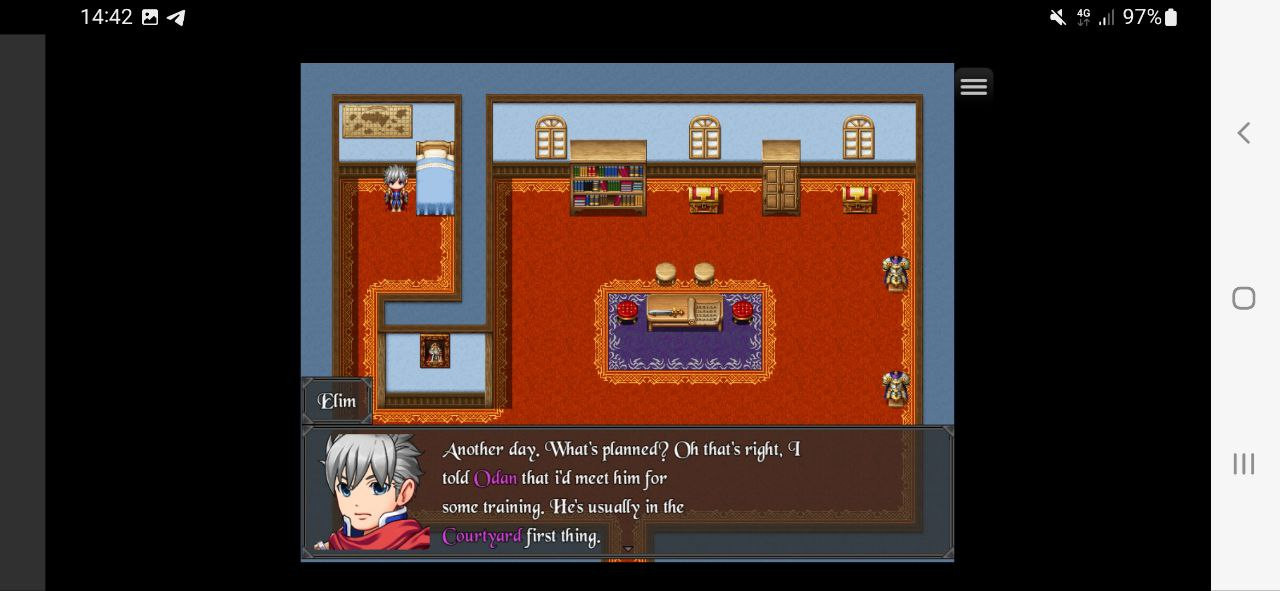
Task: Advance the dialogue using the arrow indicator
Action: tap(628, 548)
